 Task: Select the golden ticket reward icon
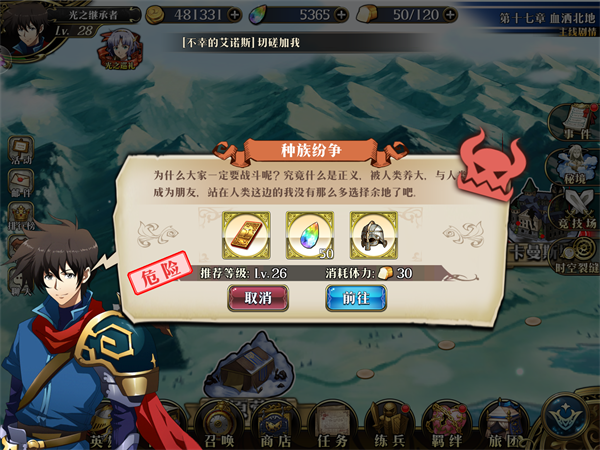coord(245,236)
